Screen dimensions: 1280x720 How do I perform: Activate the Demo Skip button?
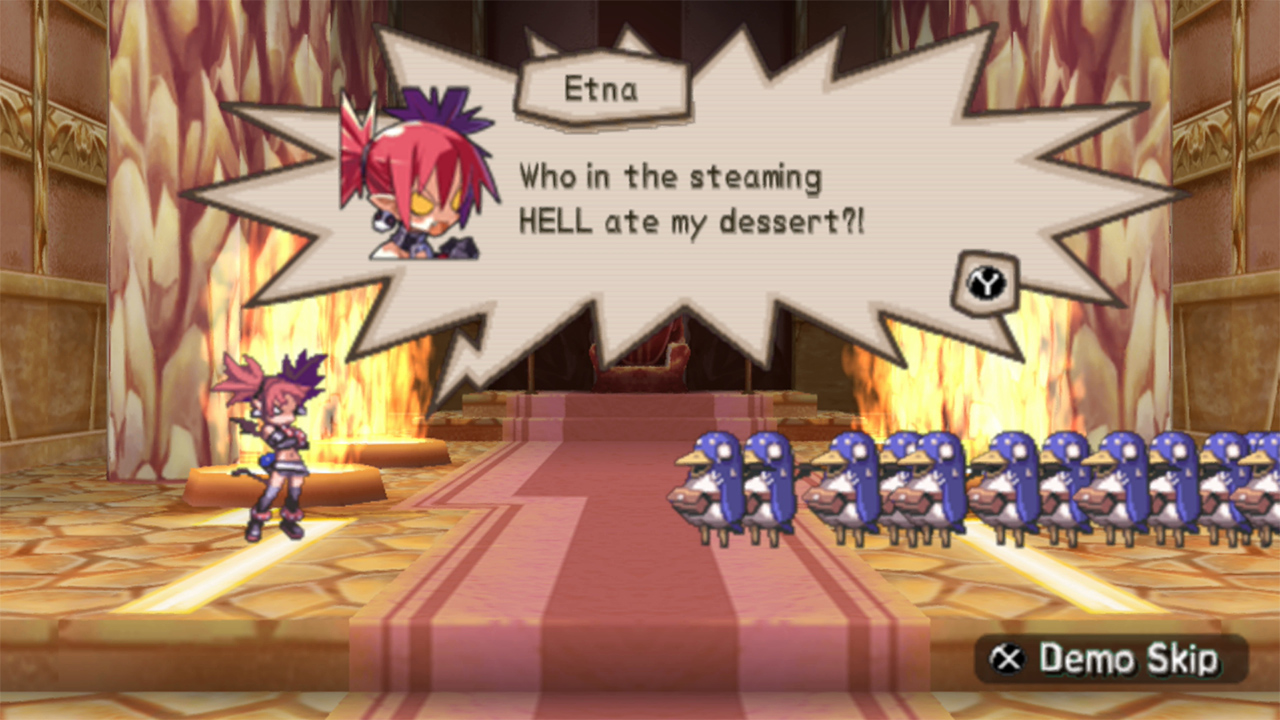coord(1110,660)
